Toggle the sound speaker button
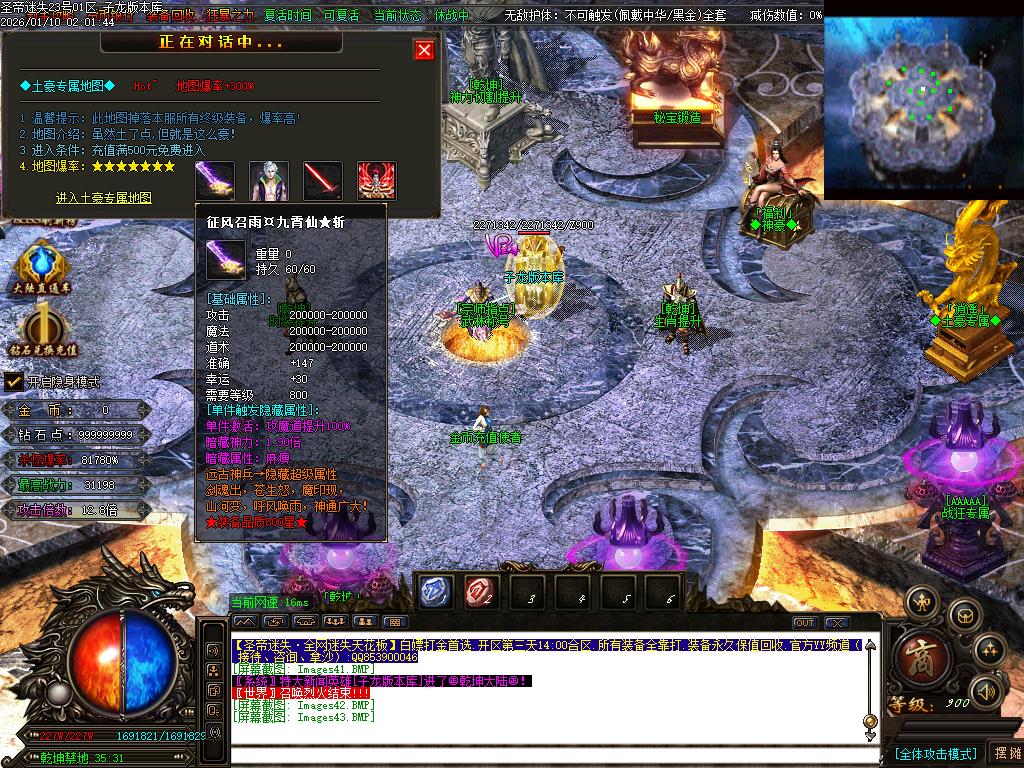Screen dimensions: 1024x768 click(987, 690)
